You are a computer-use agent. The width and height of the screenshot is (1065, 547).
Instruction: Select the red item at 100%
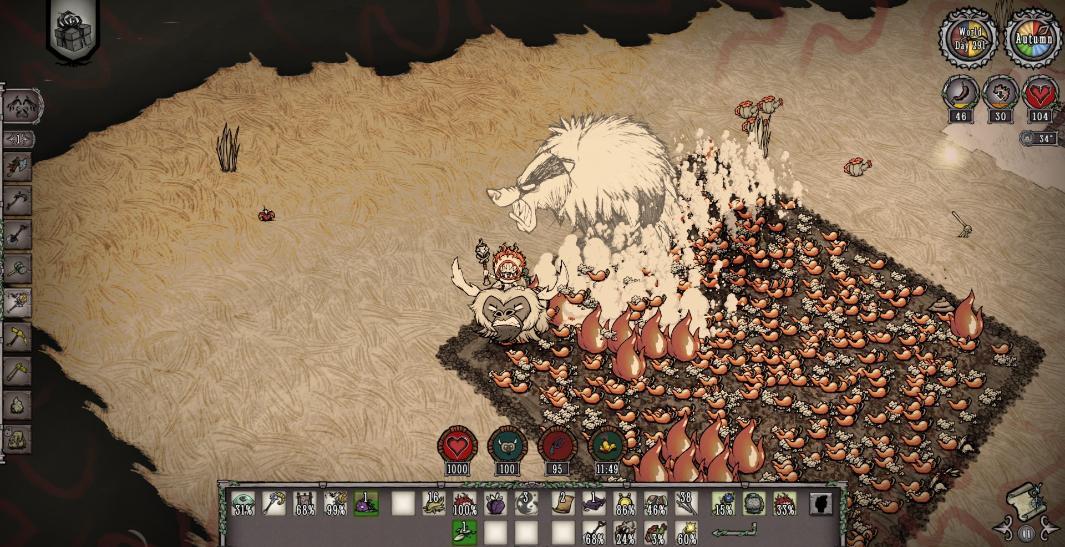464,503
